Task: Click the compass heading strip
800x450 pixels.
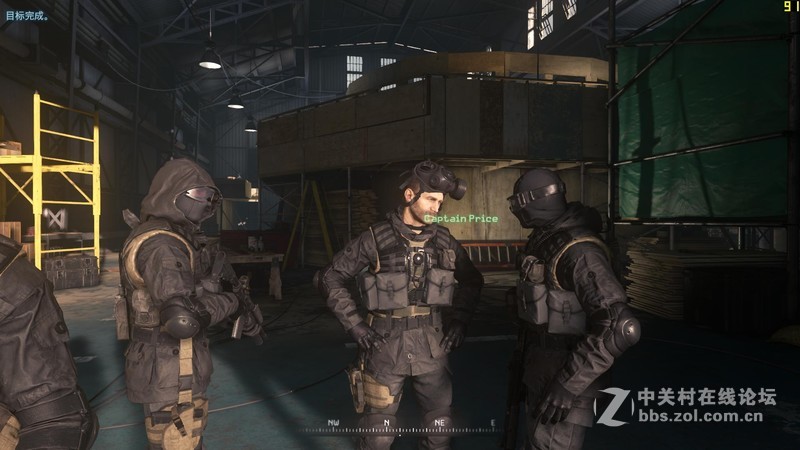Action: pos(410,424)
